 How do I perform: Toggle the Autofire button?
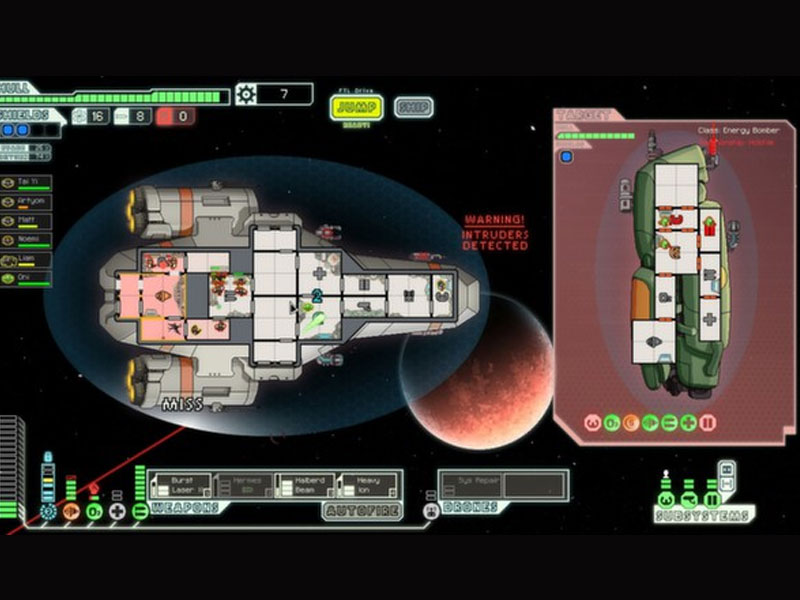[361, 511]
